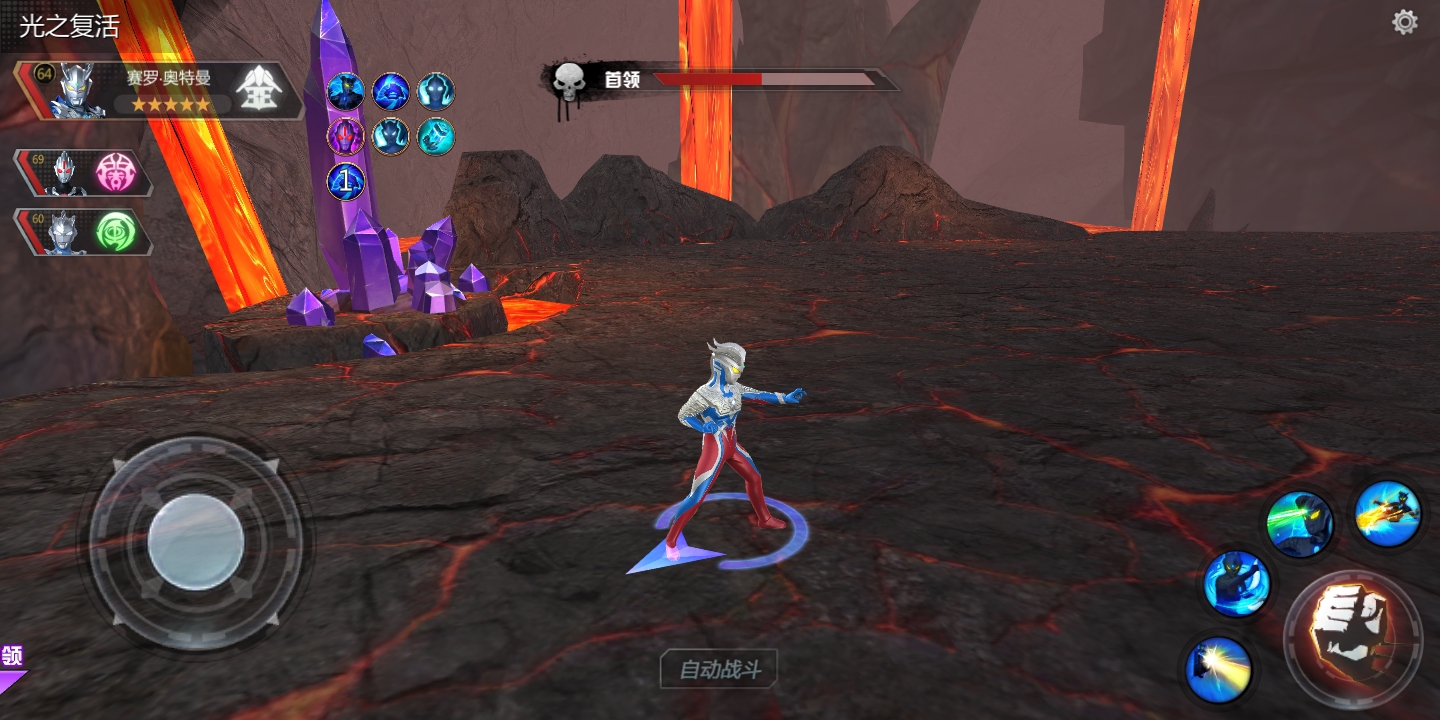Switch to the level 60 teammate

point(84,232)
